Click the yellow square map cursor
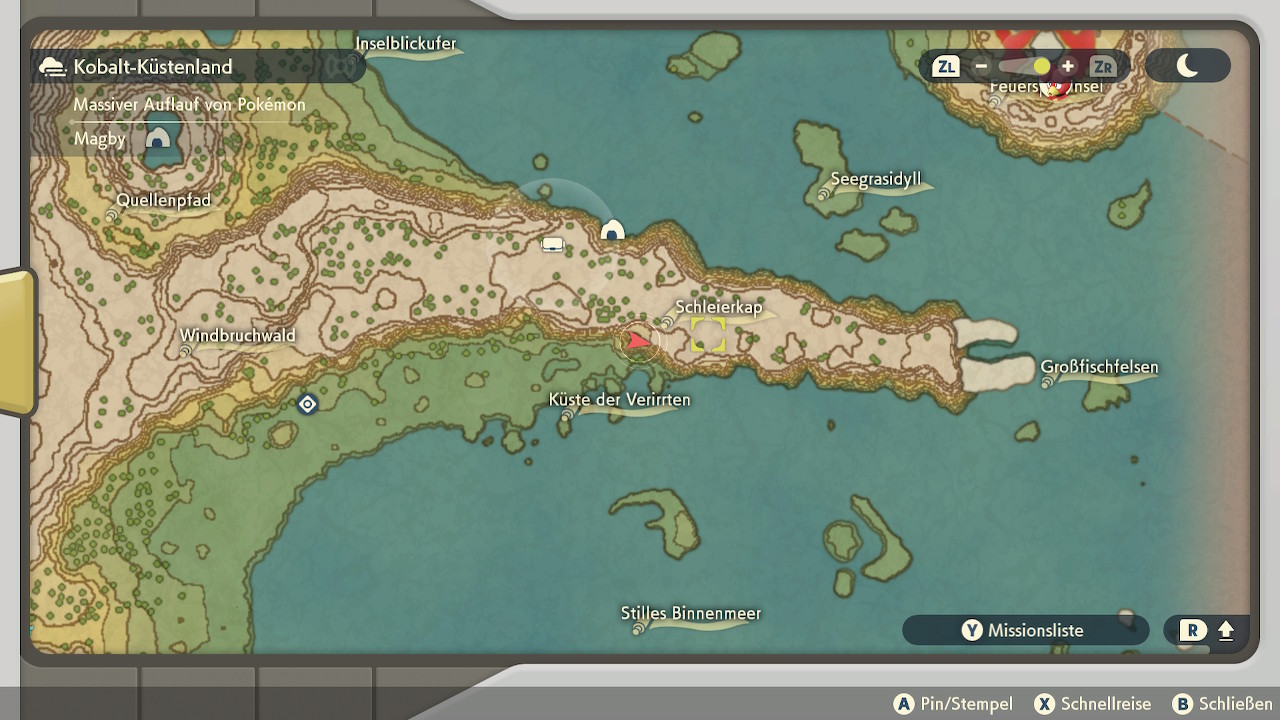This screenshot has height=720, width=1280. coord(708,335)
